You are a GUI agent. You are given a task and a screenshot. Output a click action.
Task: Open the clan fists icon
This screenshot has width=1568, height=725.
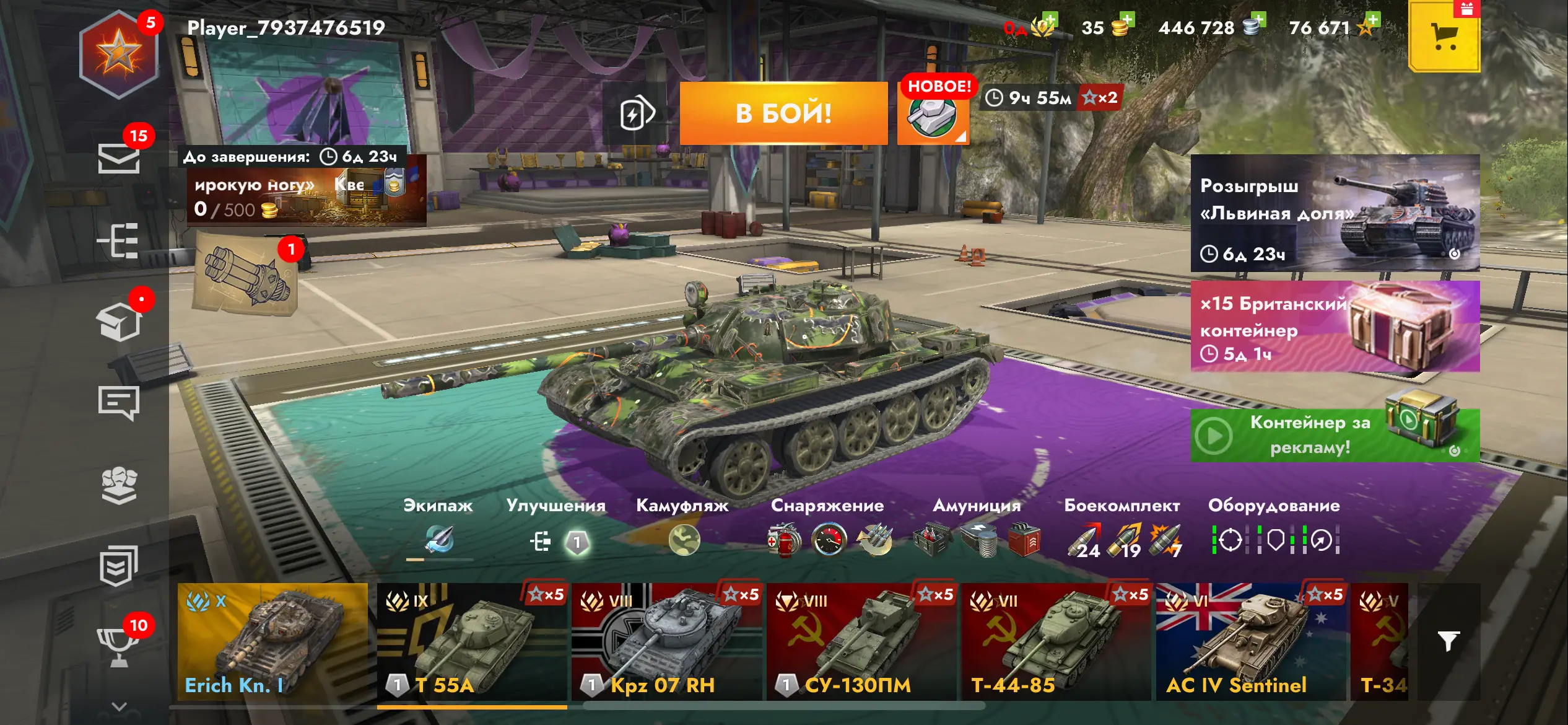click(x=118, y=485)
